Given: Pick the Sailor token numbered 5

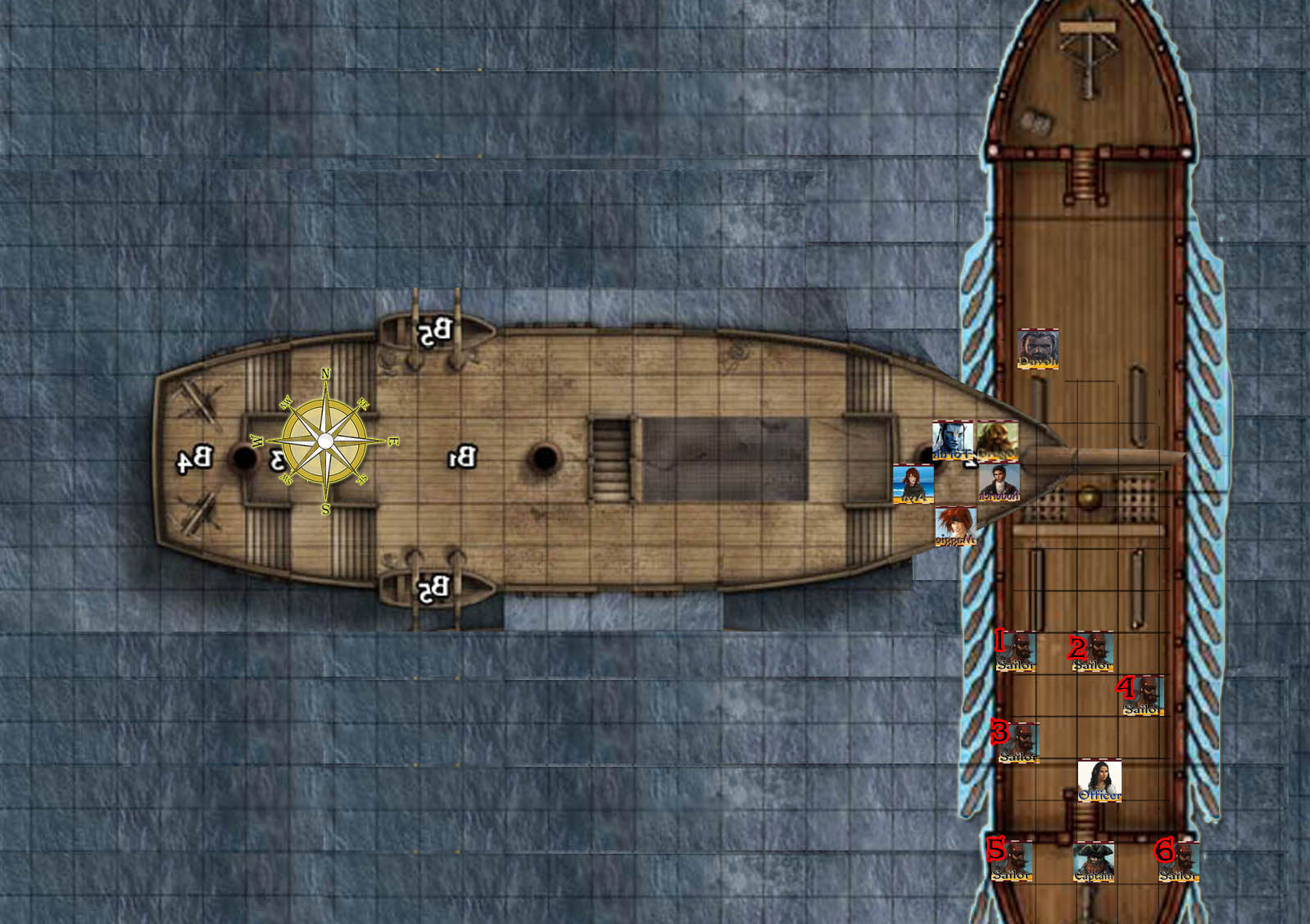Looking at the screenshot, I should pyautogui.click(x=1013, y=862).
